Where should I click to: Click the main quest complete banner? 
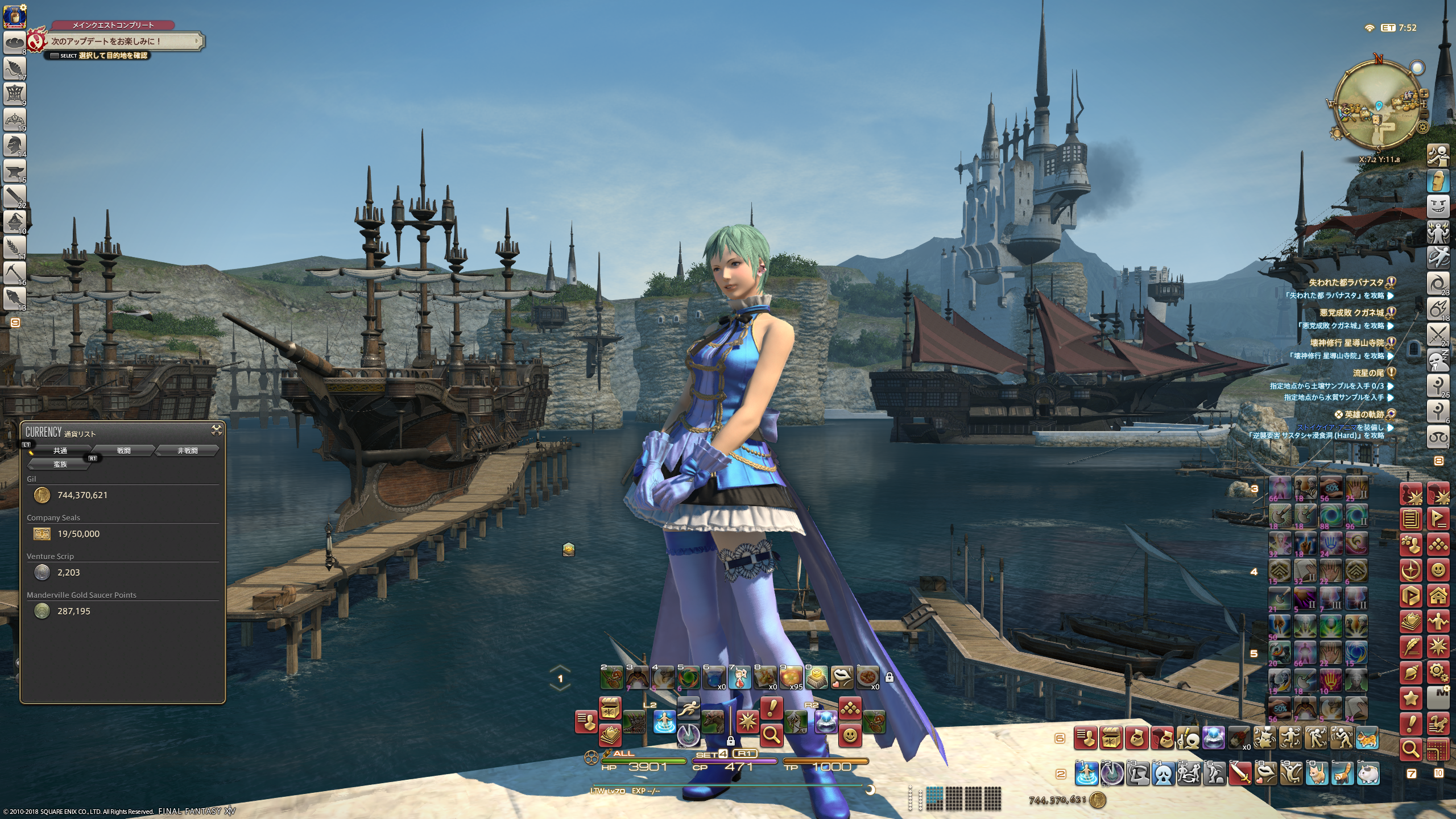[x=122, y=41]
